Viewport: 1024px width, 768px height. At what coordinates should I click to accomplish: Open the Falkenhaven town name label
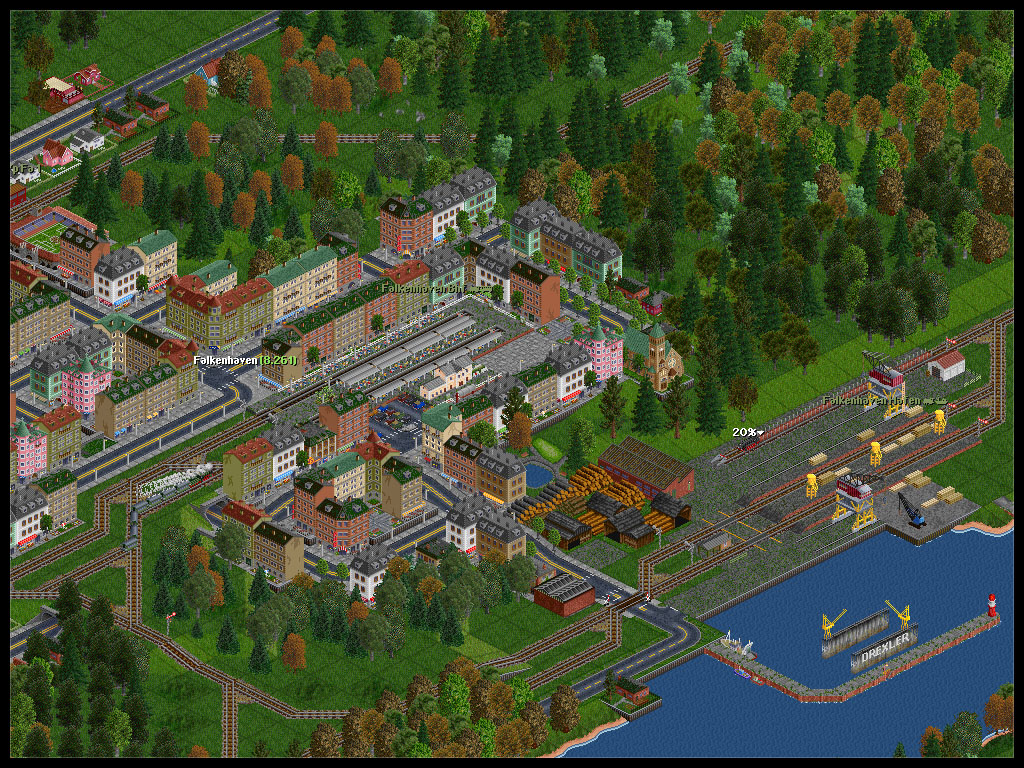click(x=244, y=359)
